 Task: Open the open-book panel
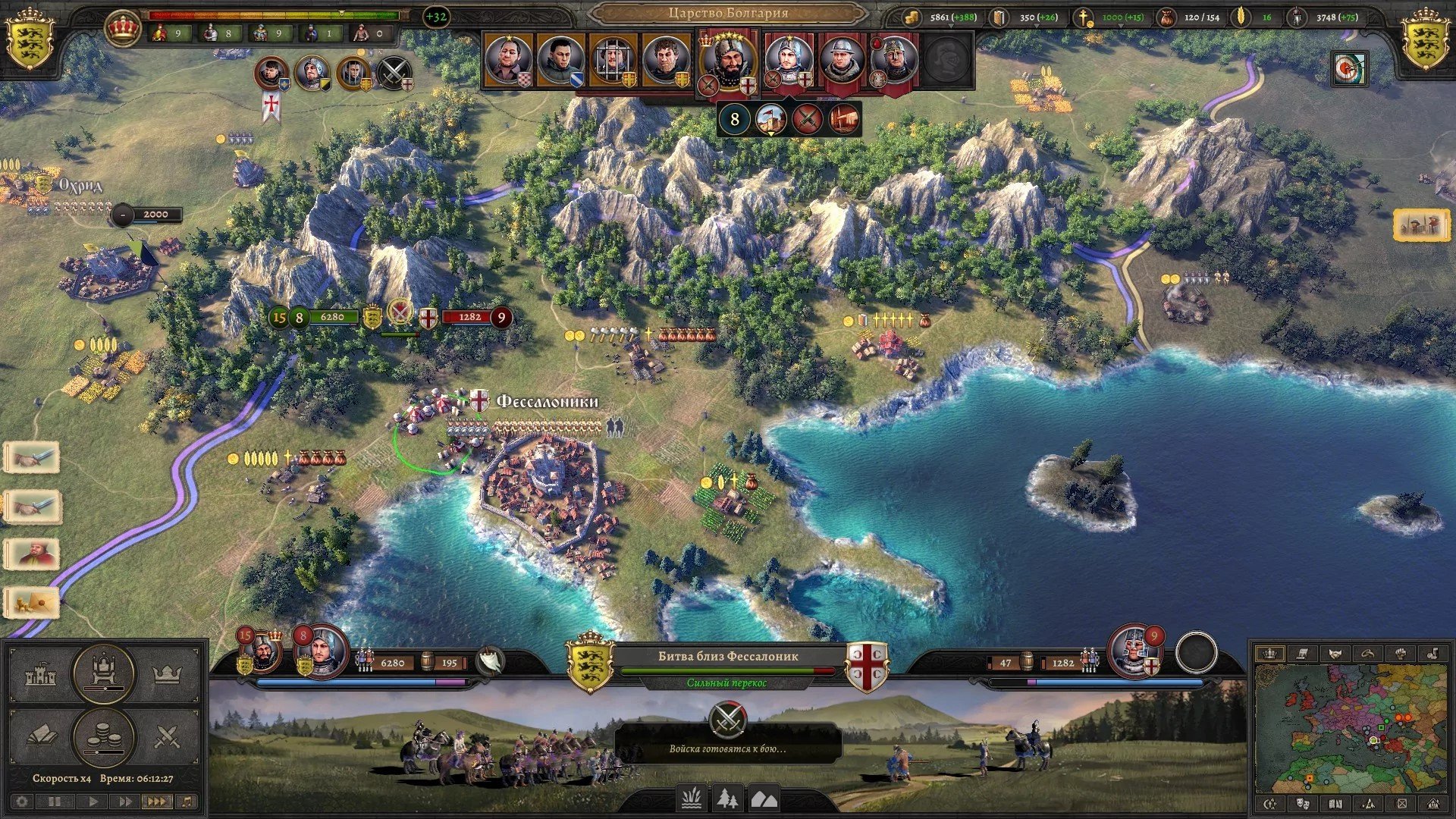40,736
